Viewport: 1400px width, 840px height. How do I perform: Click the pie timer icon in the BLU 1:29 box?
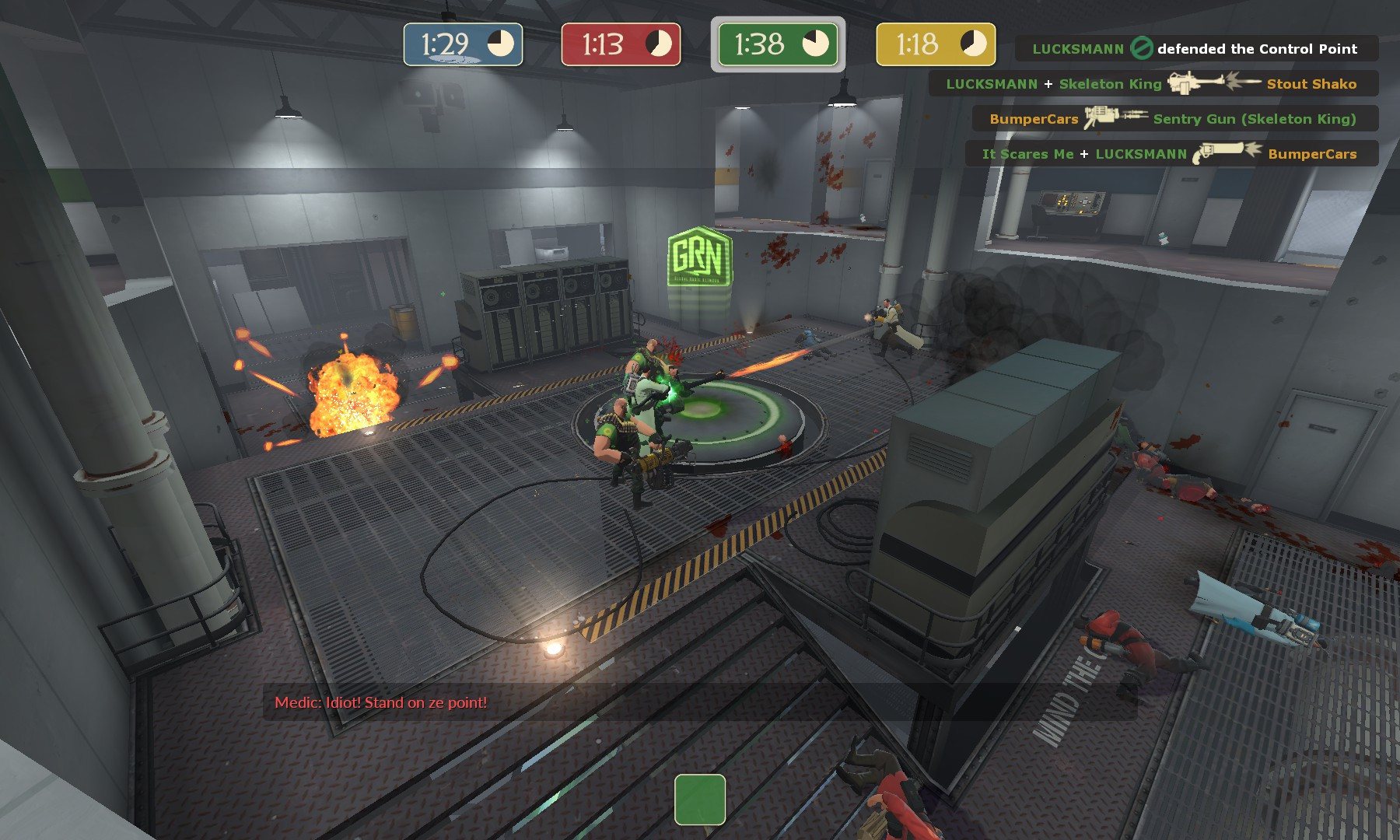(500, 43)
